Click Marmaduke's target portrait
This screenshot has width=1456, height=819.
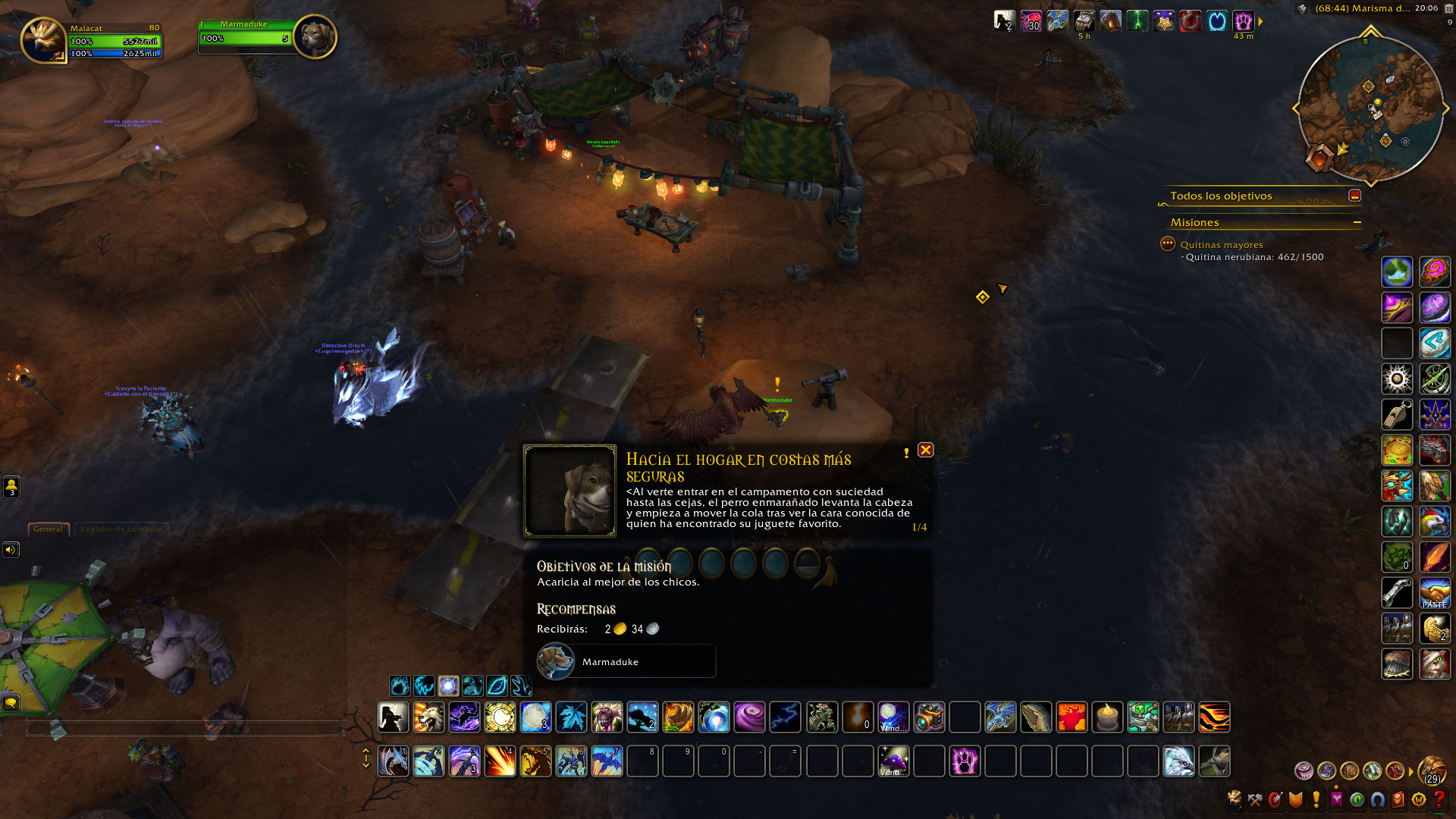tap(314, 36)
